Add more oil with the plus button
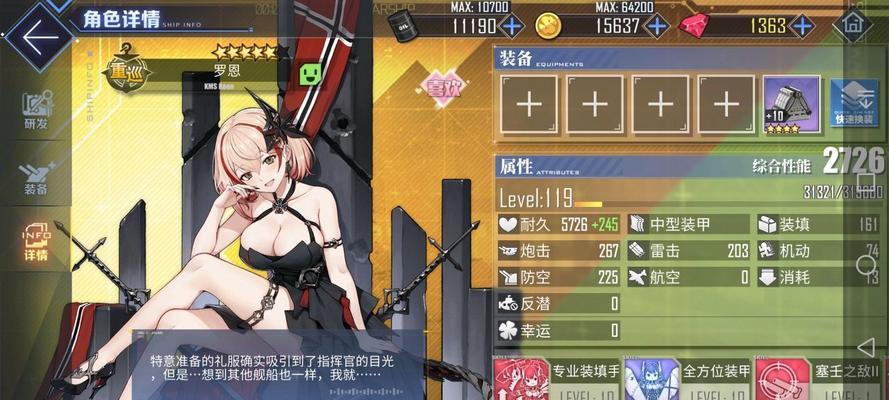The width and height of the screenshot is (889, 400). point(512,26)
